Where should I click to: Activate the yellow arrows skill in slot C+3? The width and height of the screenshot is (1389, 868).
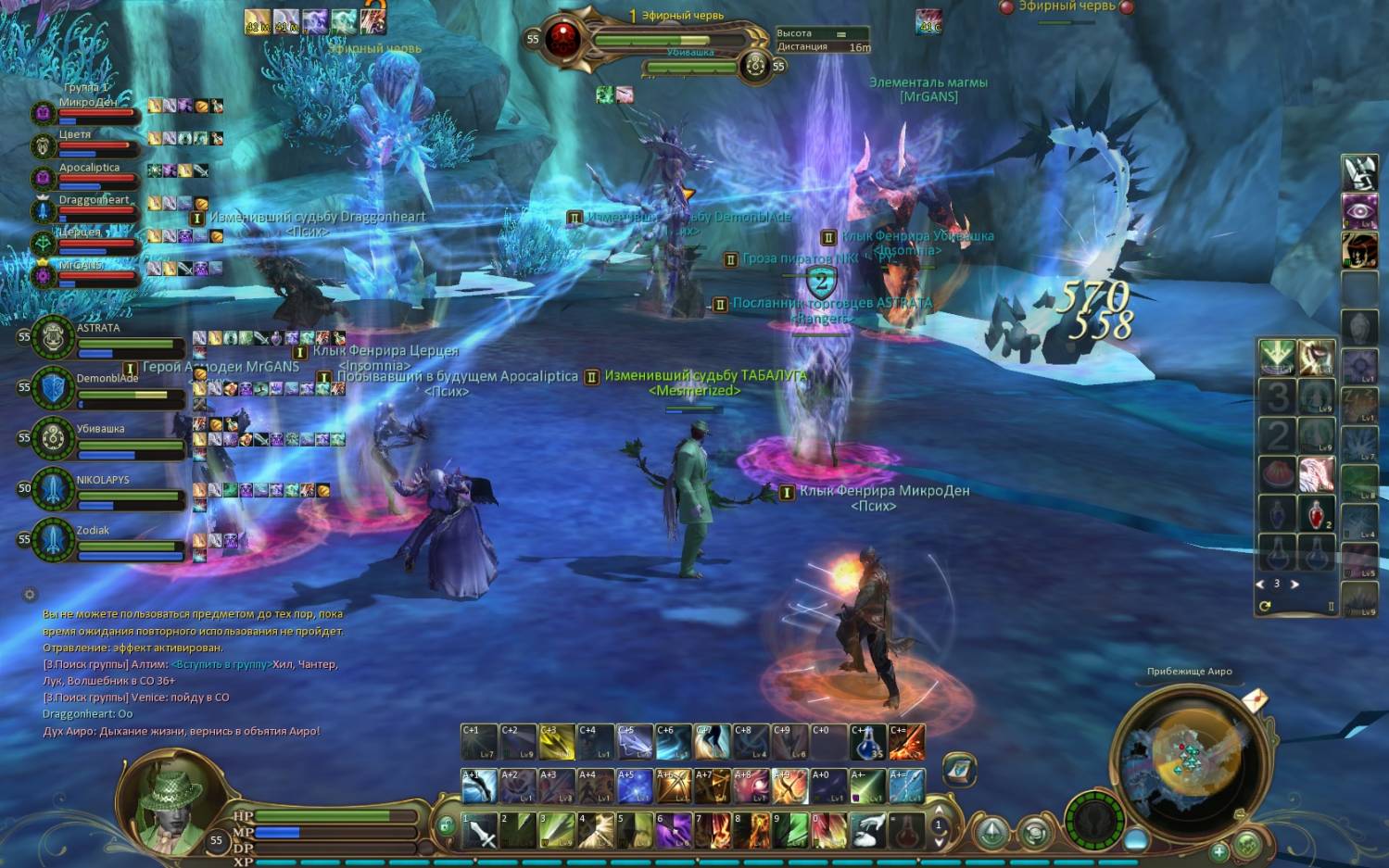556,742
